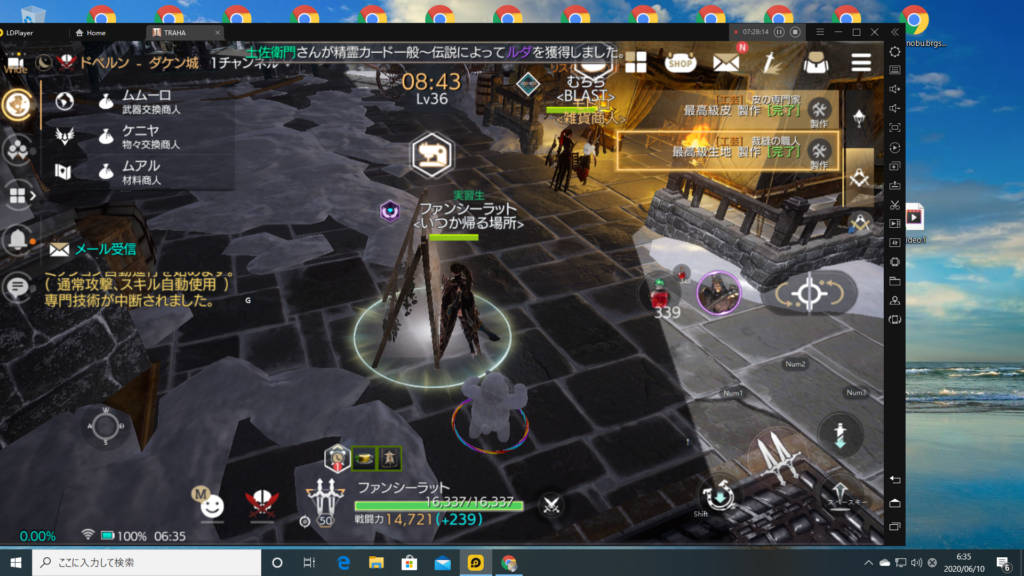This screenshot has height=576, width=1024.
Task: Toggle the target lock crosshair button
Action: (808, 294)
